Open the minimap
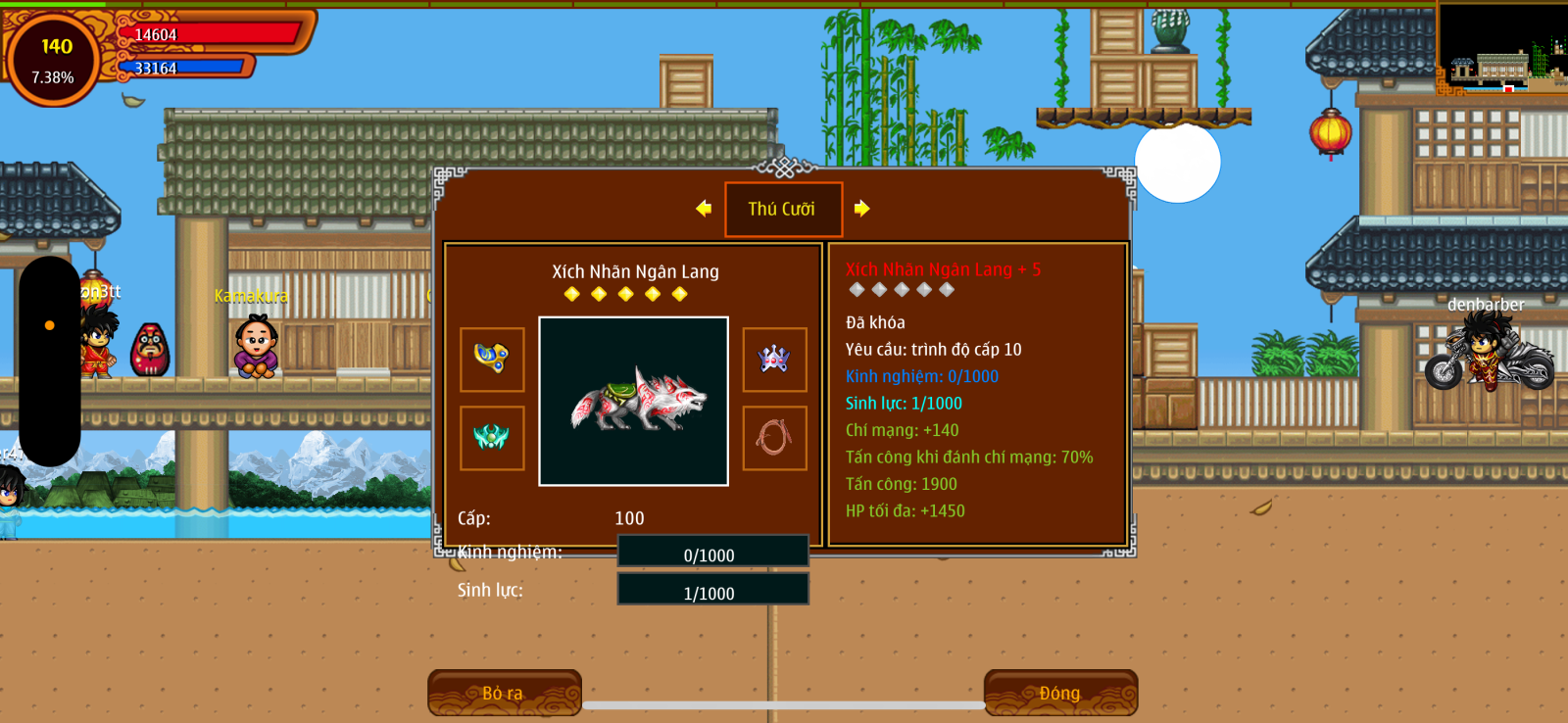 [1501, 49]
